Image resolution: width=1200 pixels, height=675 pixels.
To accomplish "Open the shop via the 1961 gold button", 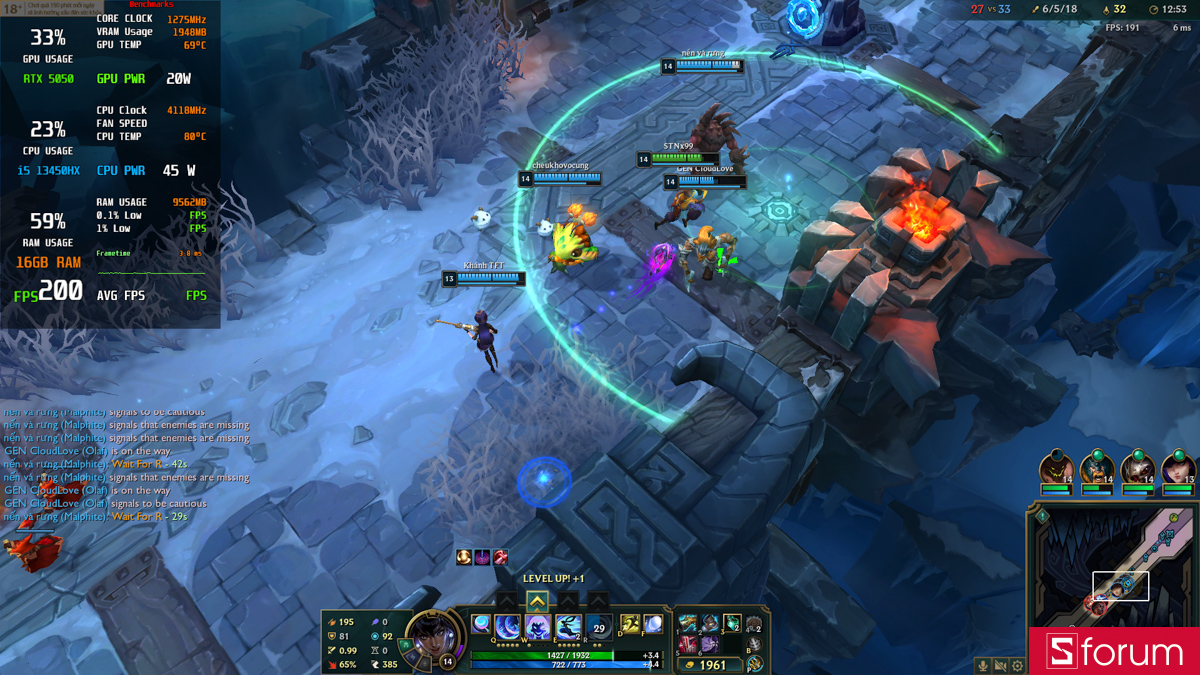I will [x=712, y=665].
